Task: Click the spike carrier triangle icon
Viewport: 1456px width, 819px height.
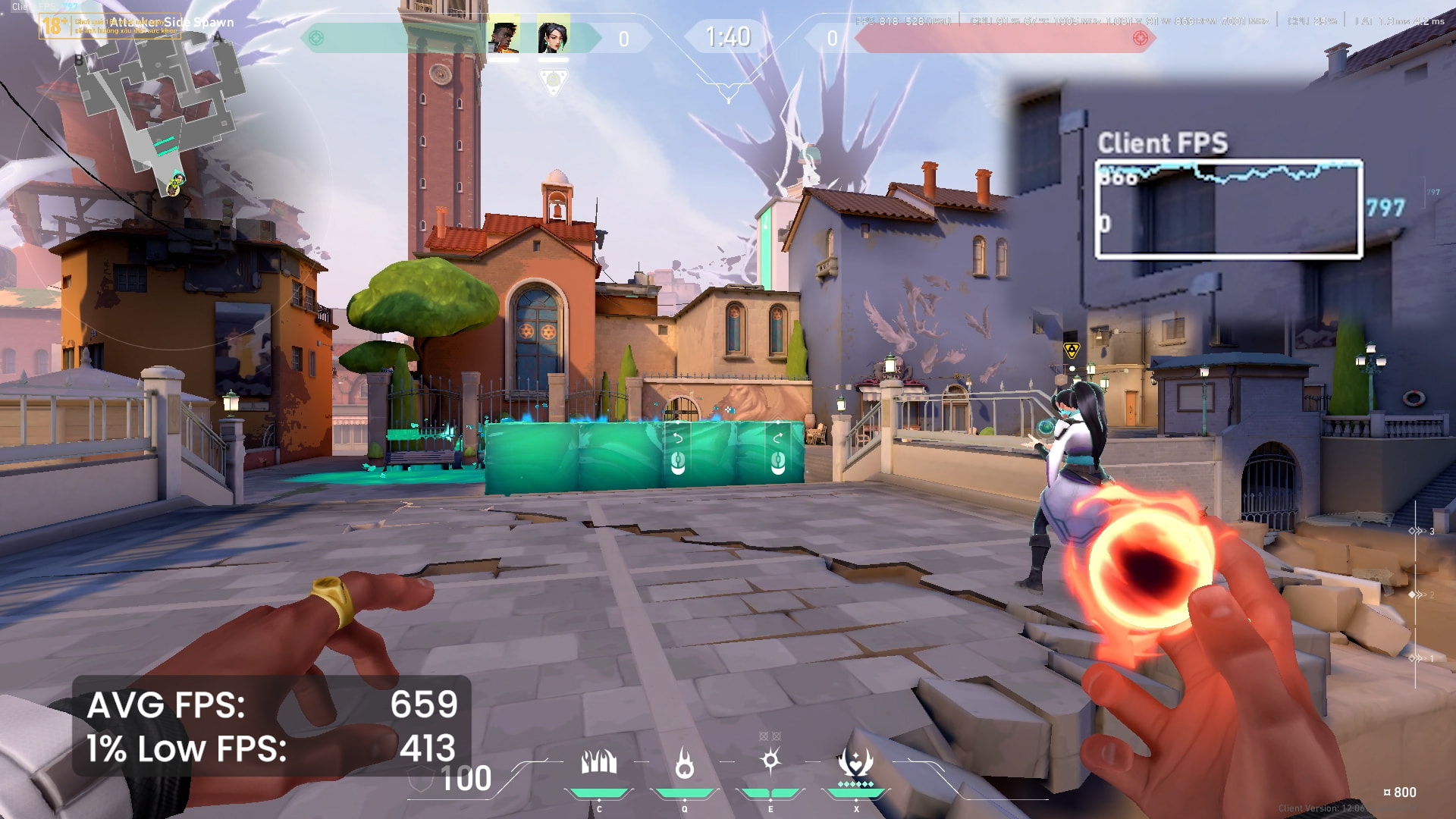Action: pos(553,80)
